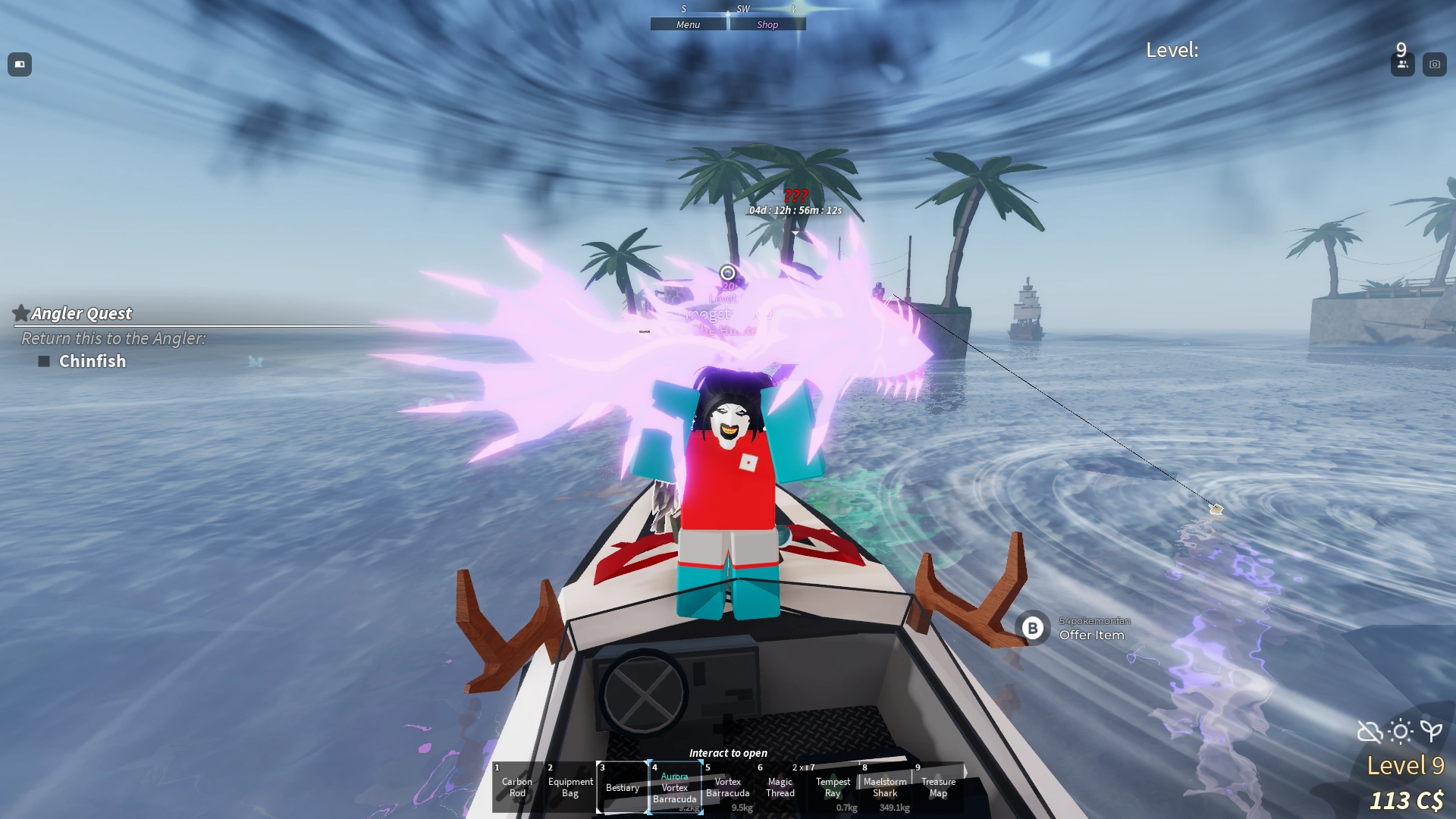Screen dimensions: 1456x819
Task: Select the Aurora Vortex Barracuda item
Action: (x=674, y=788)
